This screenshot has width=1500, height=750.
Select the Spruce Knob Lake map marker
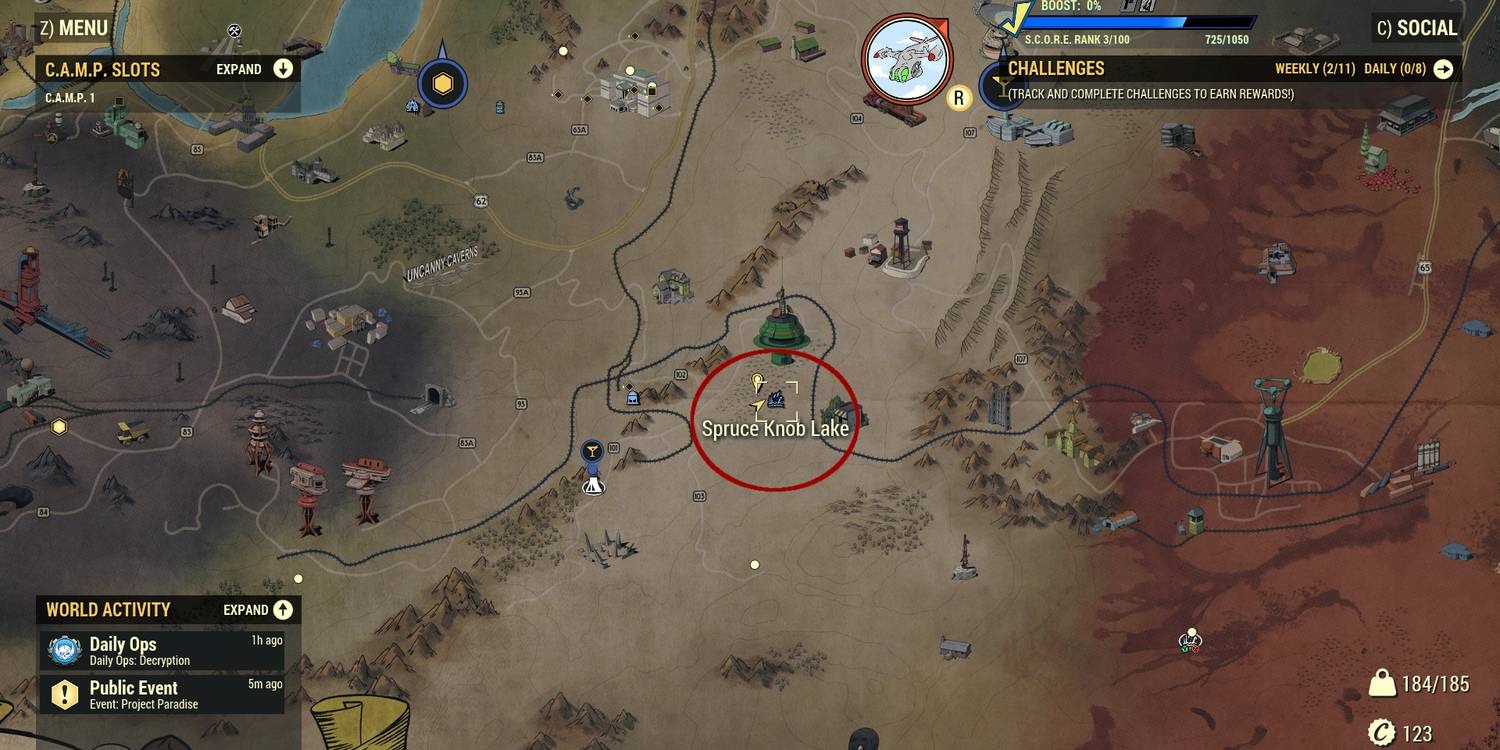pos(776,400)
